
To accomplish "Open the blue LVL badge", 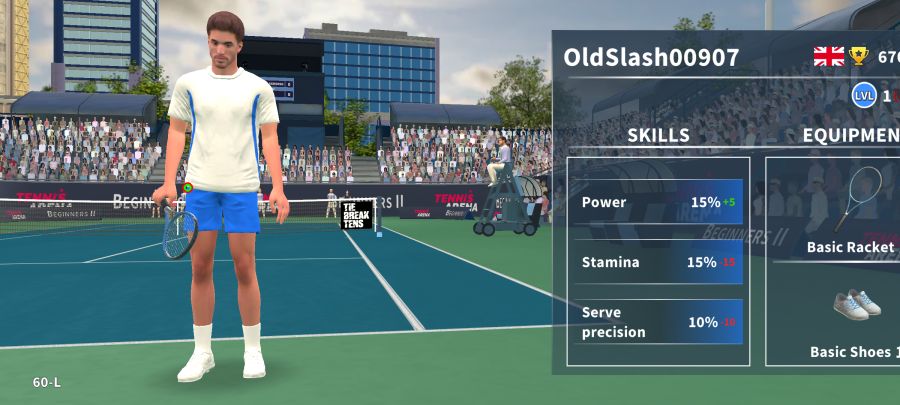I will (864, 96).
